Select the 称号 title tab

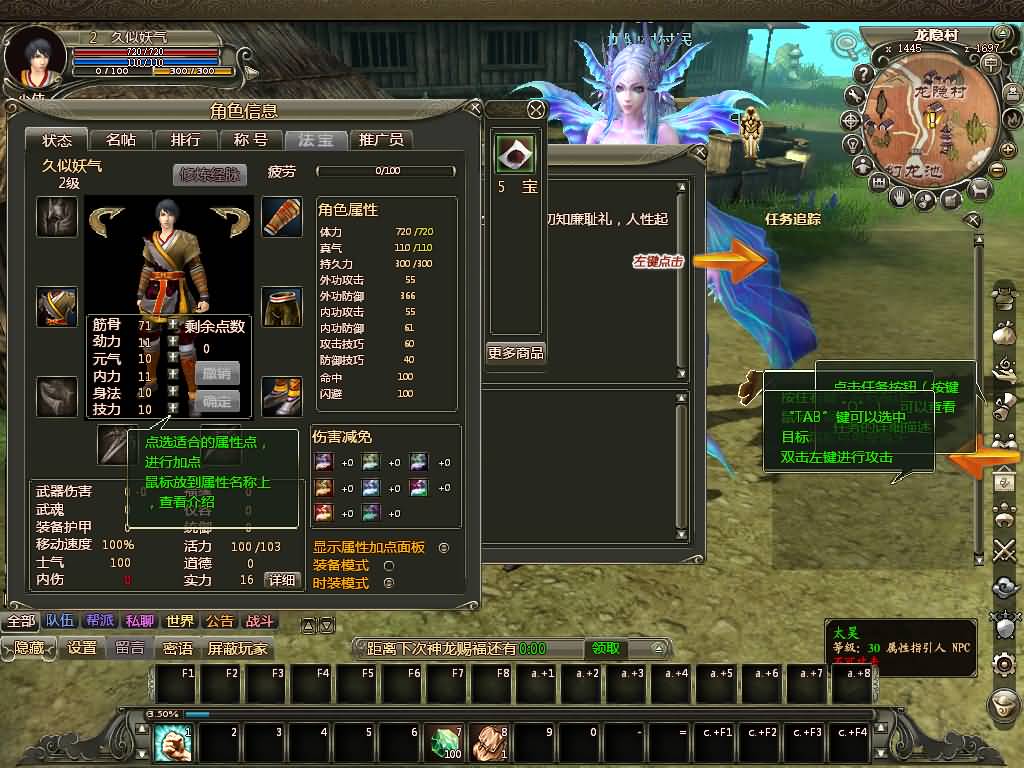click(x=250, y=140)
